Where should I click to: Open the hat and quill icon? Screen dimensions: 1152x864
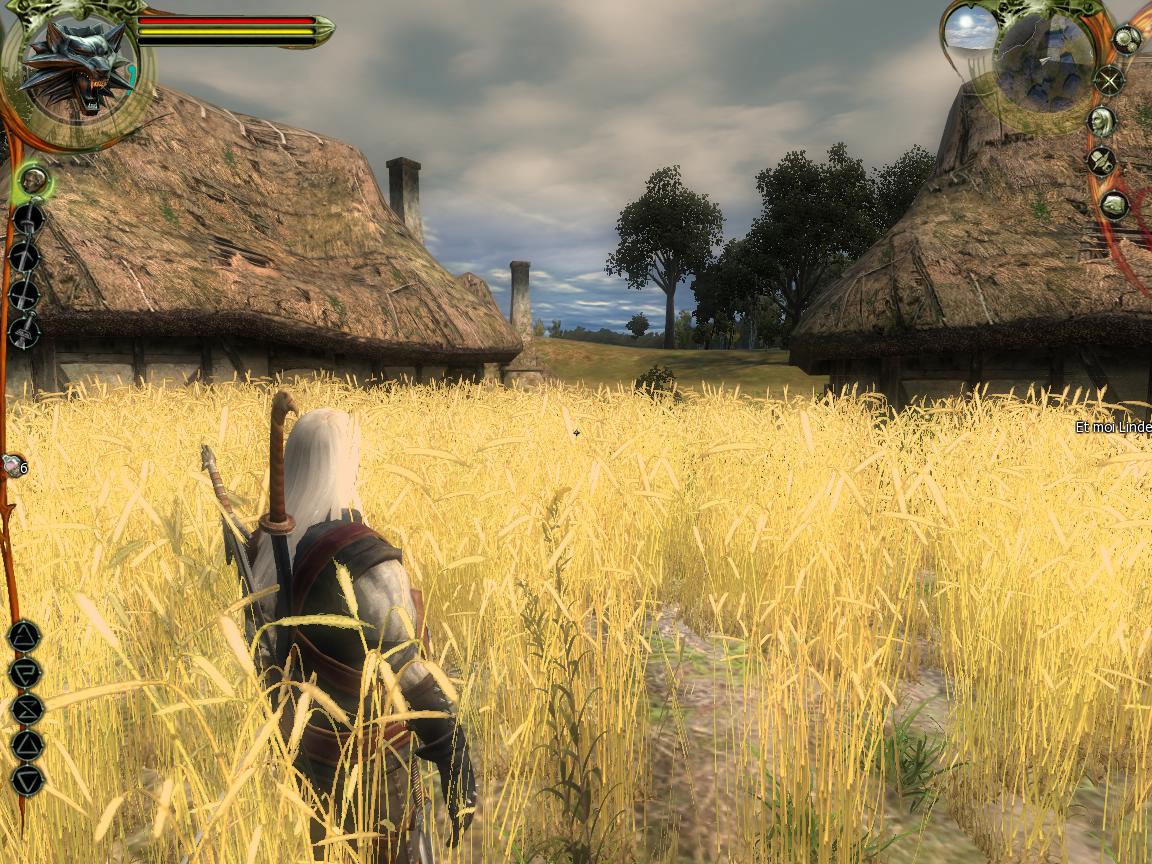tap(1101, 161)
